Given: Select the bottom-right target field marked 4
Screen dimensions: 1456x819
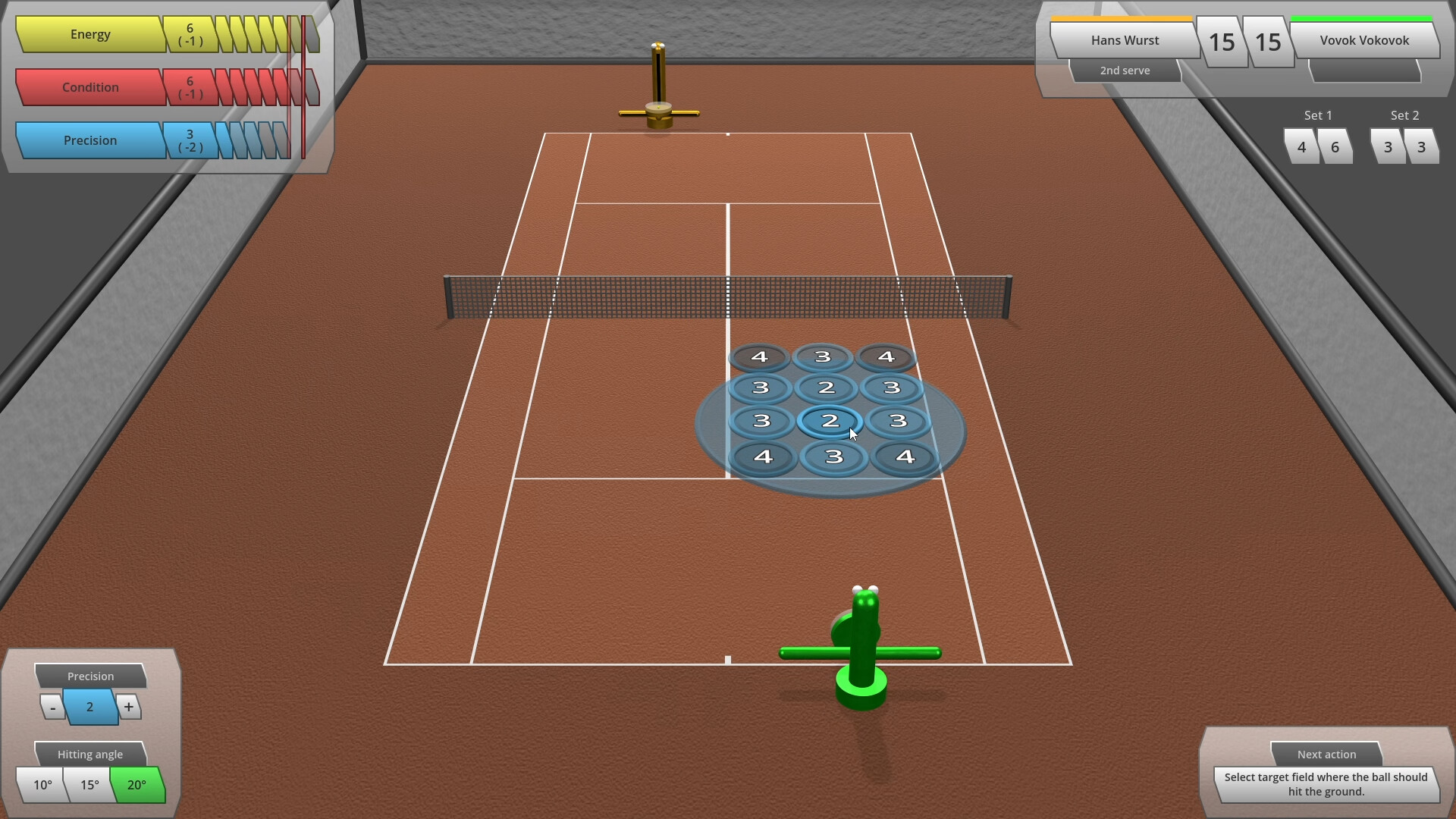Looking at the screenshot, I should coord(904,457).
